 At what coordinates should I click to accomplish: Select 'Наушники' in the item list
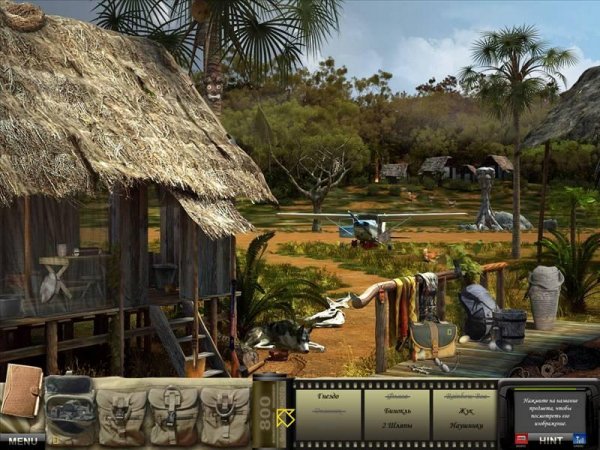tap(464, 424)
